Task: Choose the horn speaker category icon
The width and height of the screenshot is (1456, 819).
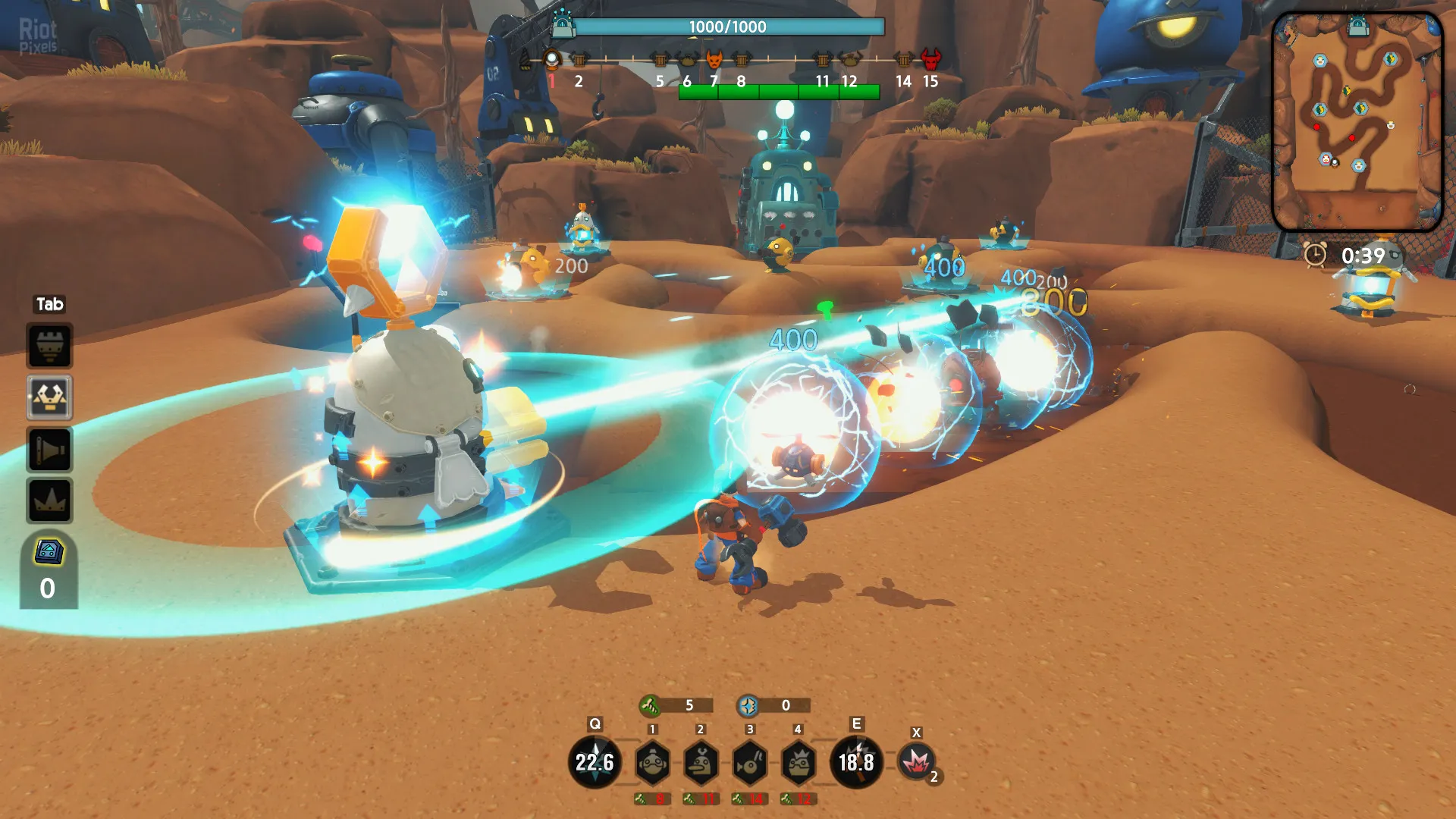Action: point(50,450)
